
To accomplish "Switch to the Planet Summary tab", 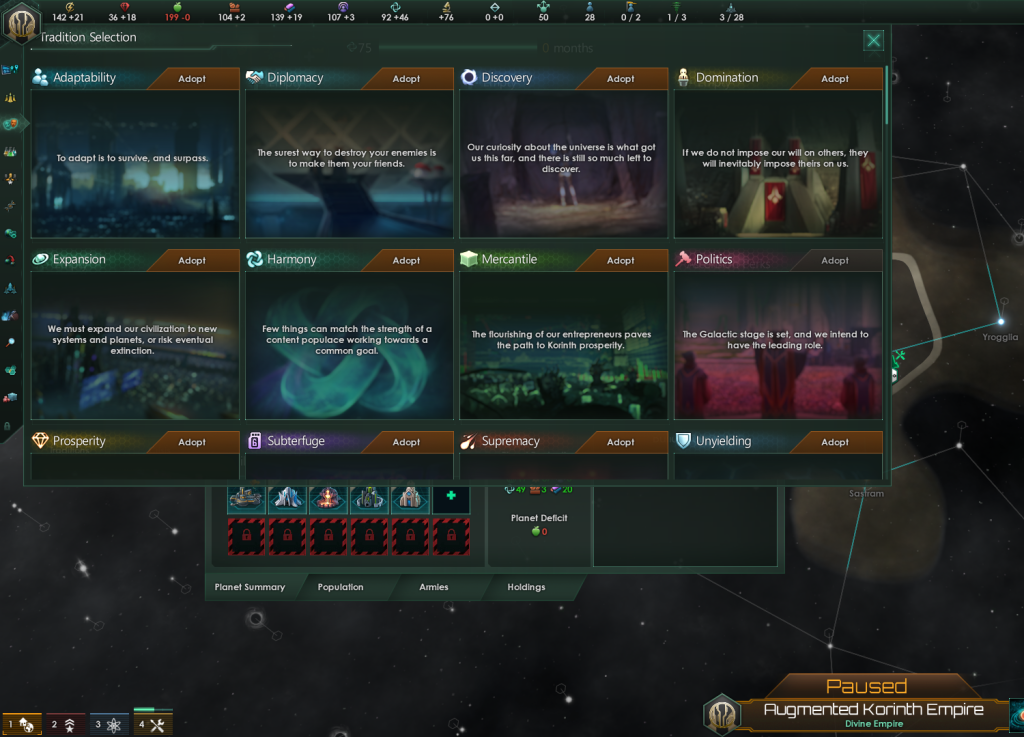I will tap(250, 587).
